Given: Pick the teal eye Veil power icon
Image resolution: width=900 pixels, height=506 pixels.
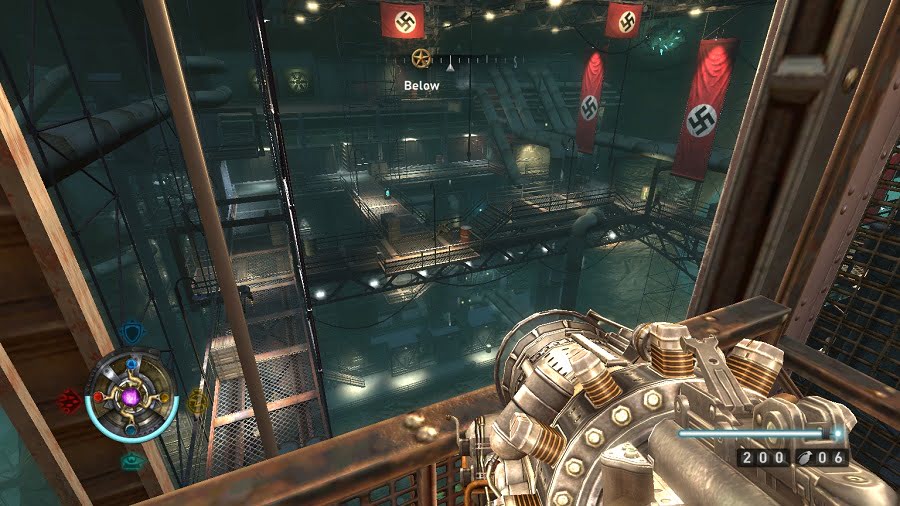Looking at the screenshot, I should pos(131,461).
